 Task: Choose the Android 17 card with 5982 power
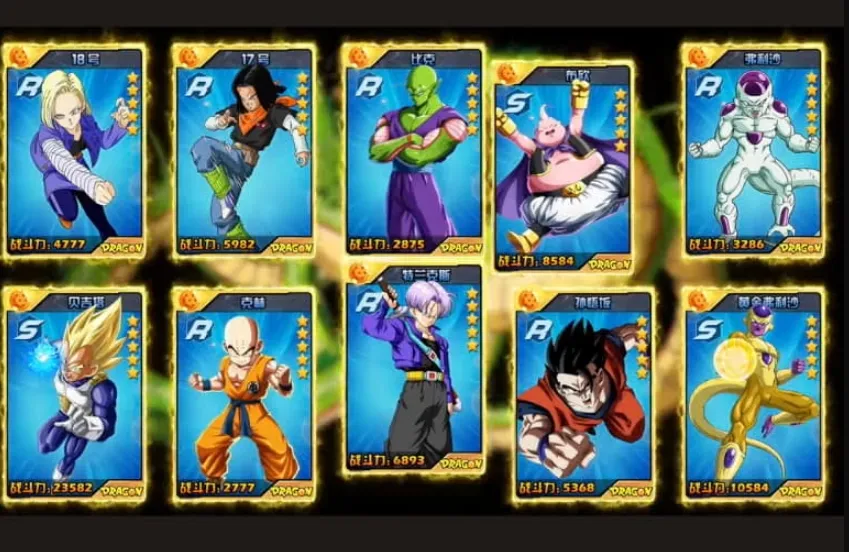[x=243, y=150]
